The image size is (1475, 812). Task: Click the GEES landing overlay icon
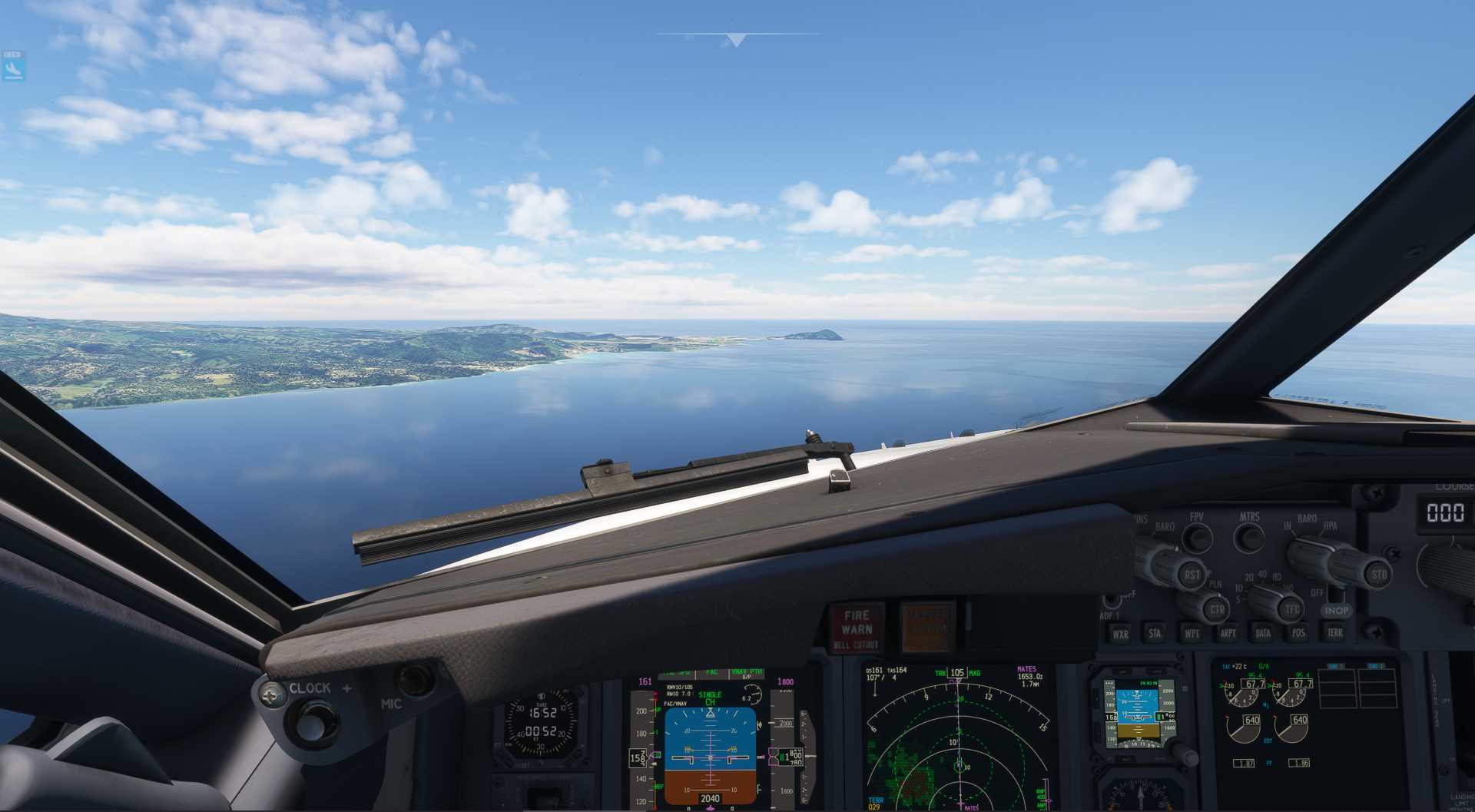tap(12, 68)
